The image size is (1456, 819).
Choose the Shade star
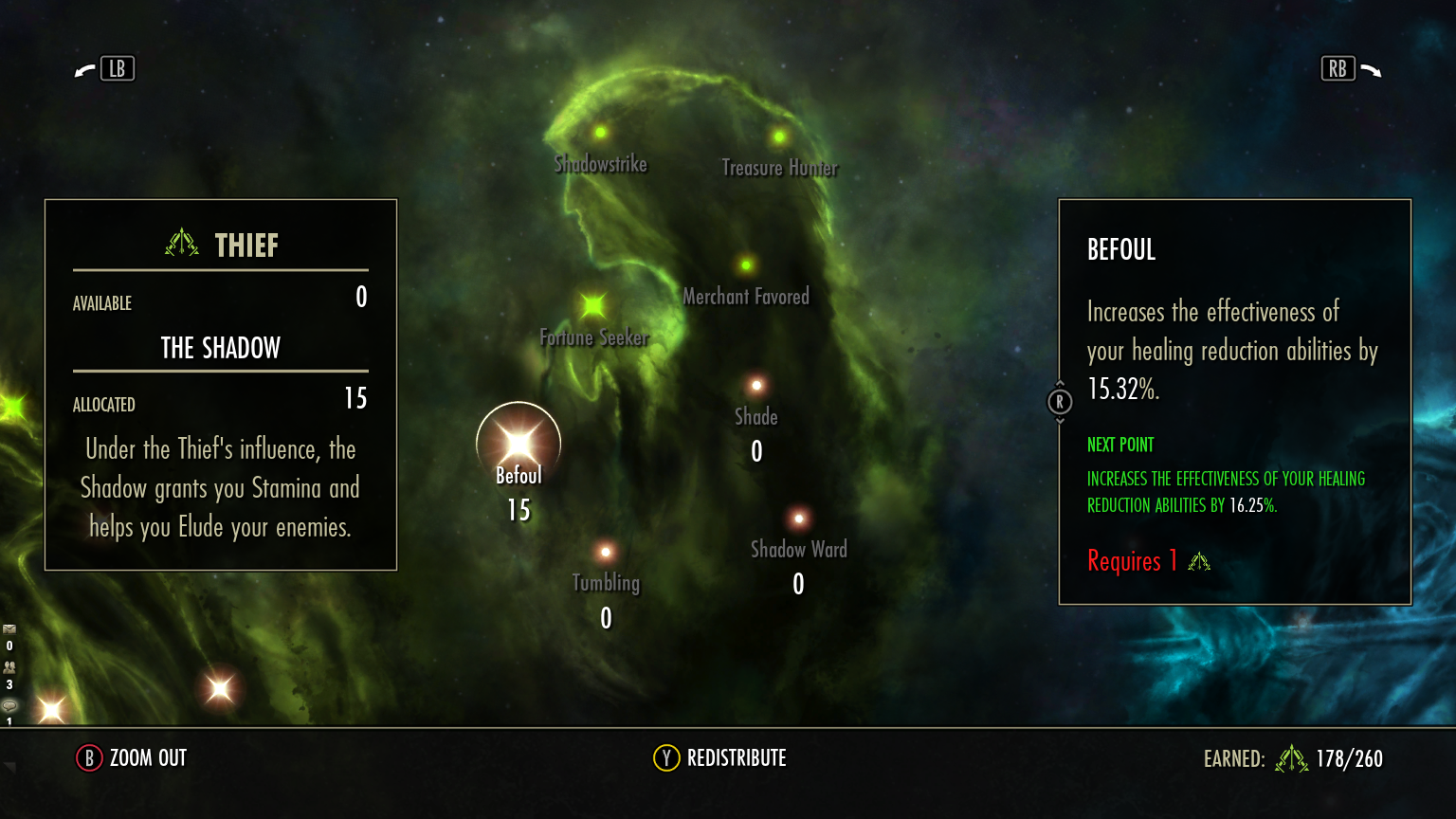pos(756,386)
